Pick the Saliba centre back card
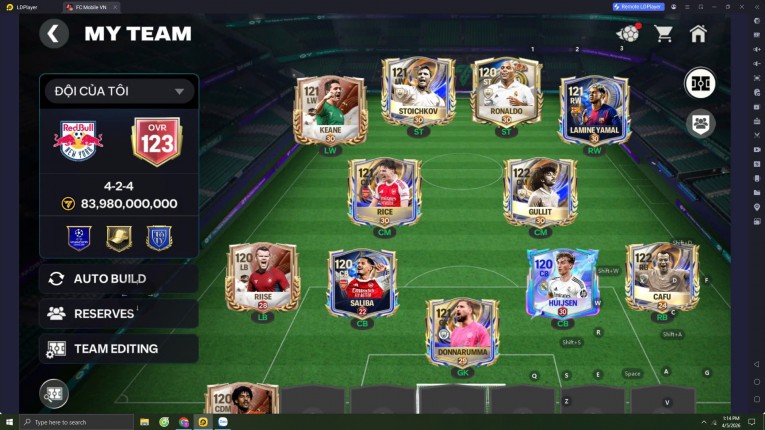This screenshot has width=765, height=430. (362, 282)
